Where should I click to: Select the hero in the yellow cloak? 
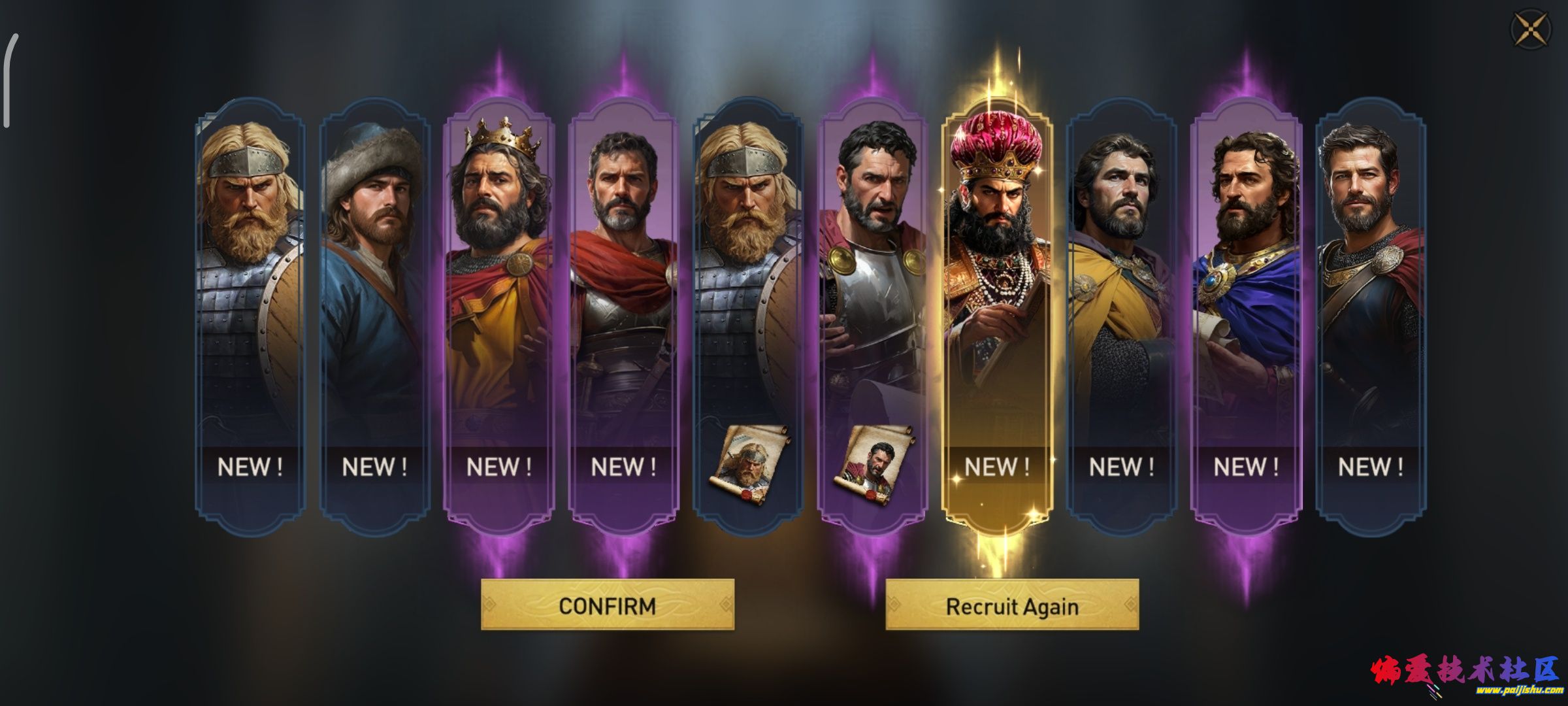coord(1121,294)
